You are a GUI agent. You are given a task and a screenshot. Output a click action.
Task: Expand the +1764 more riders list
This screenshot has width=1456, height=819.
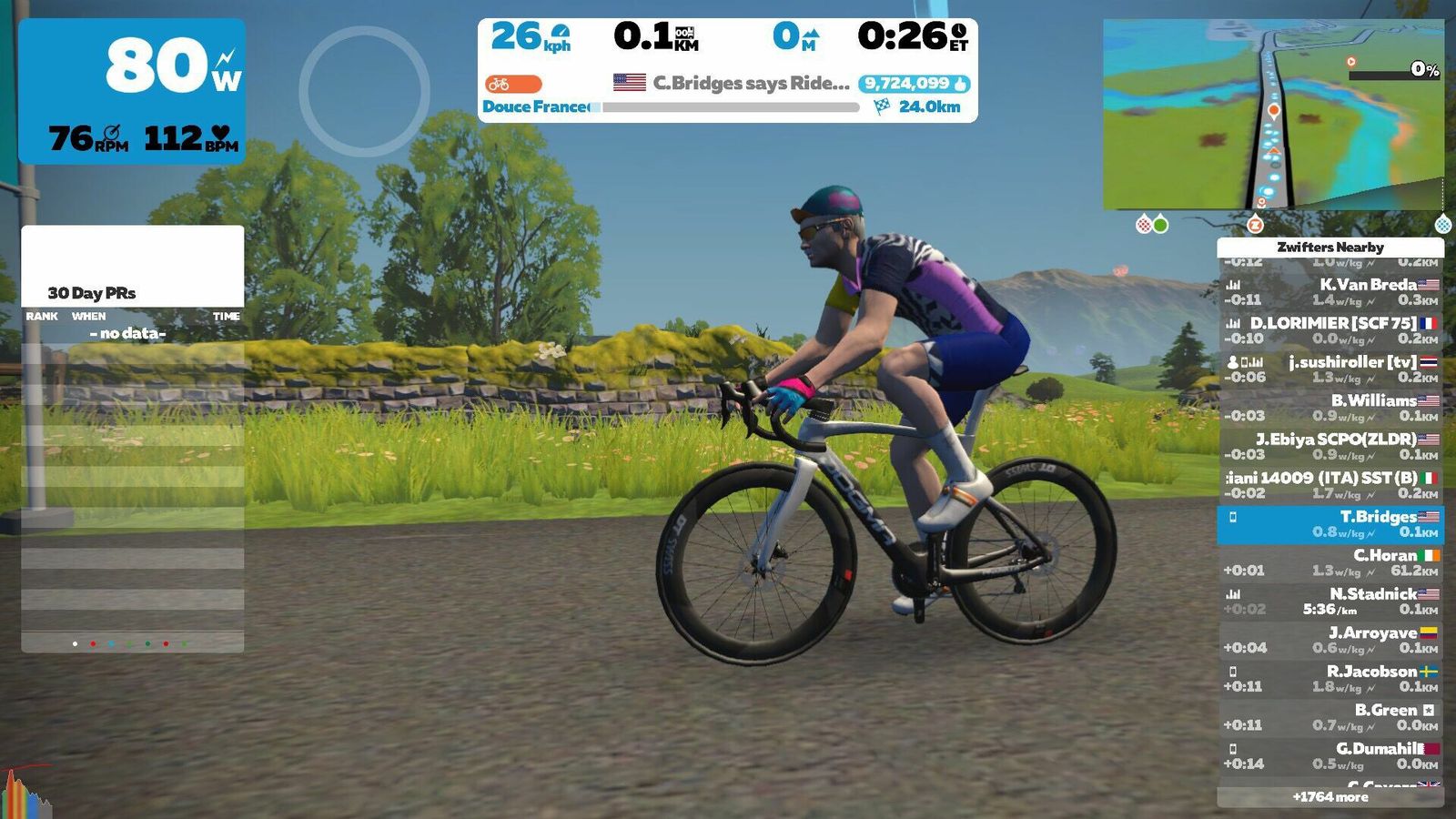pos(1330,797)
